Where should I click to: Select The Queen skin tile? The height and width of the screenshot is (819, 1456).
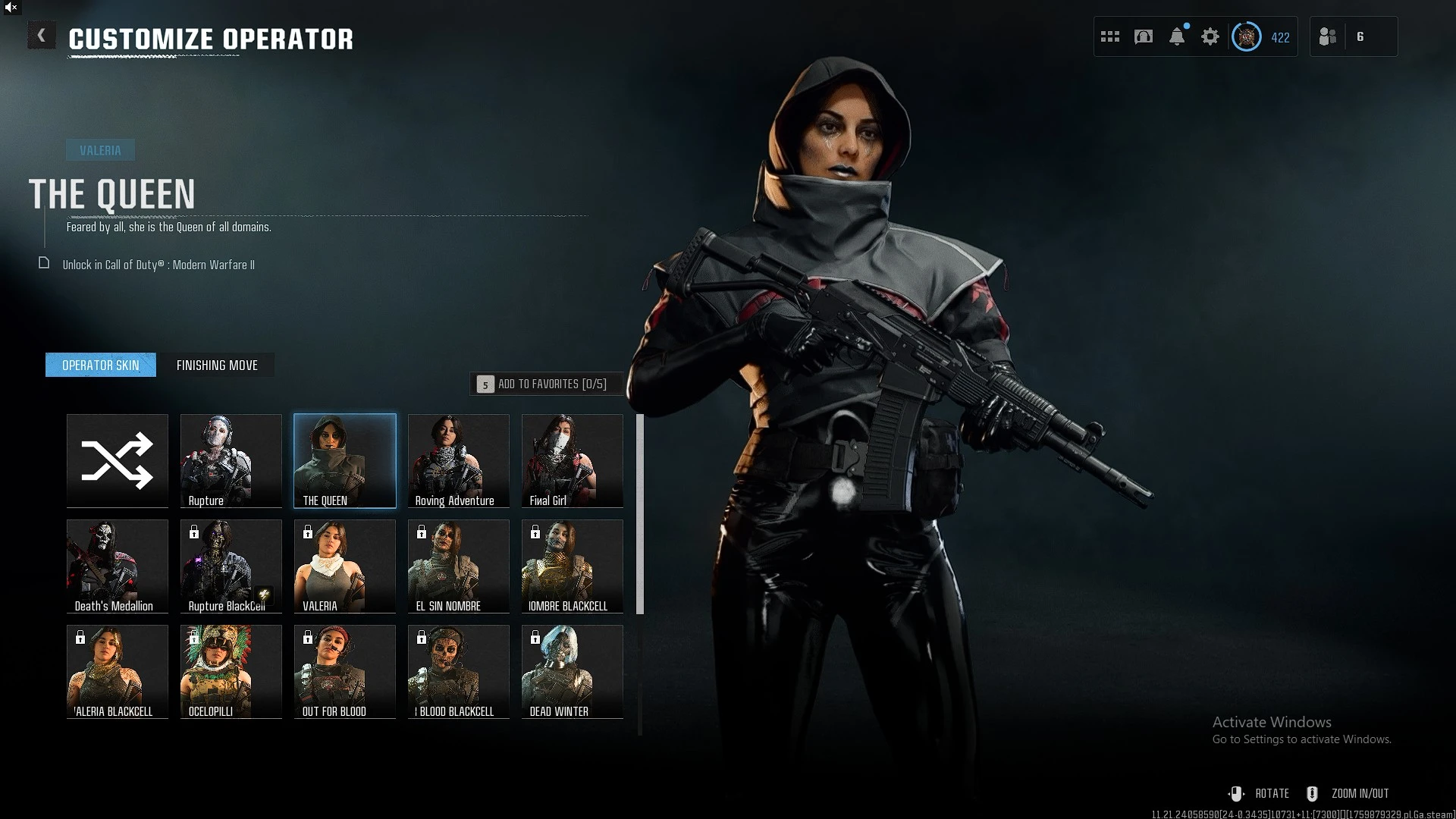pyautogui.click(x=345, y=460)
